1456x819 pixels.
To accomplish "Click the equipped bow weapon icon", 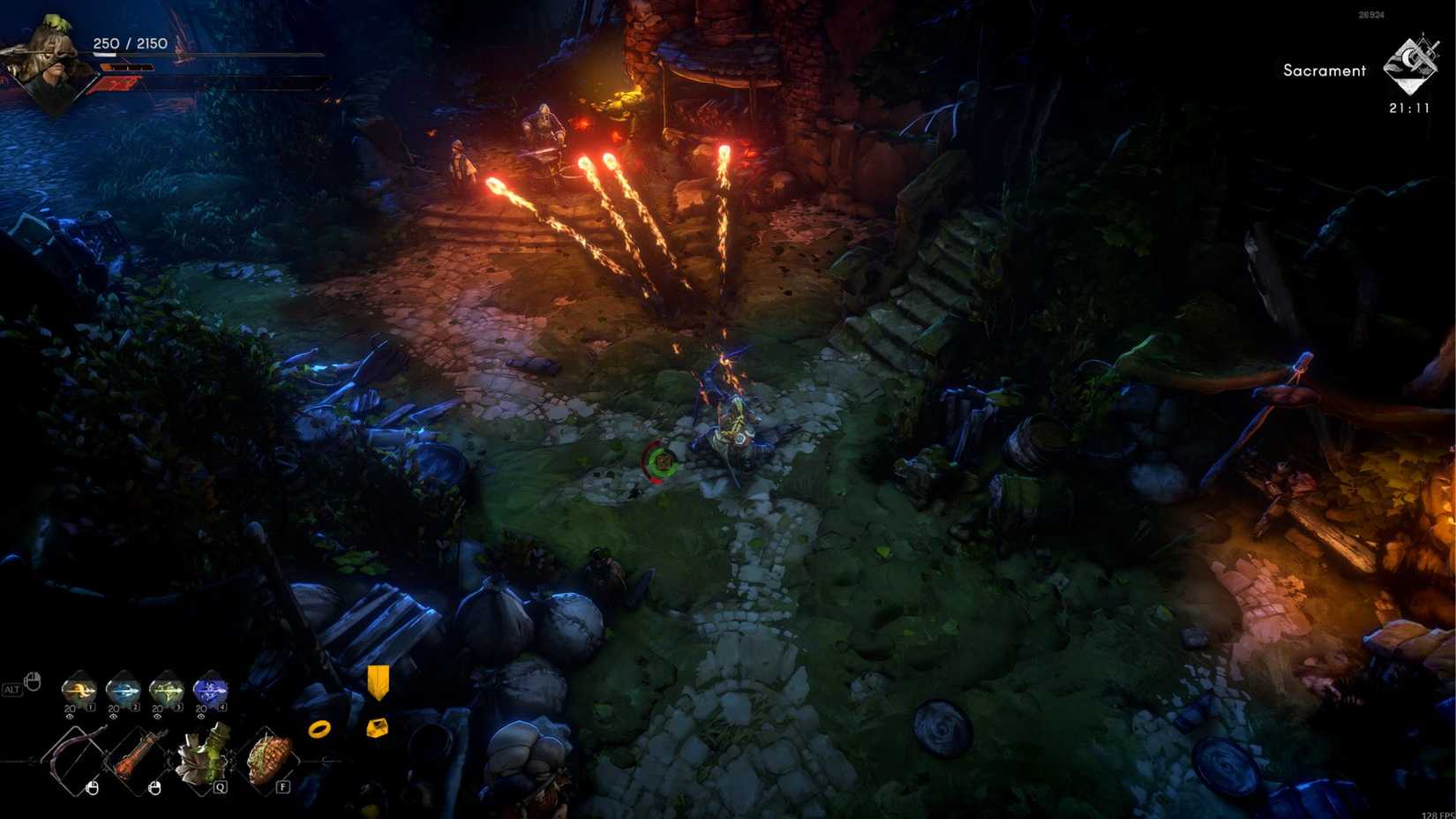I will pyautogui.click(x=75, y=758).
